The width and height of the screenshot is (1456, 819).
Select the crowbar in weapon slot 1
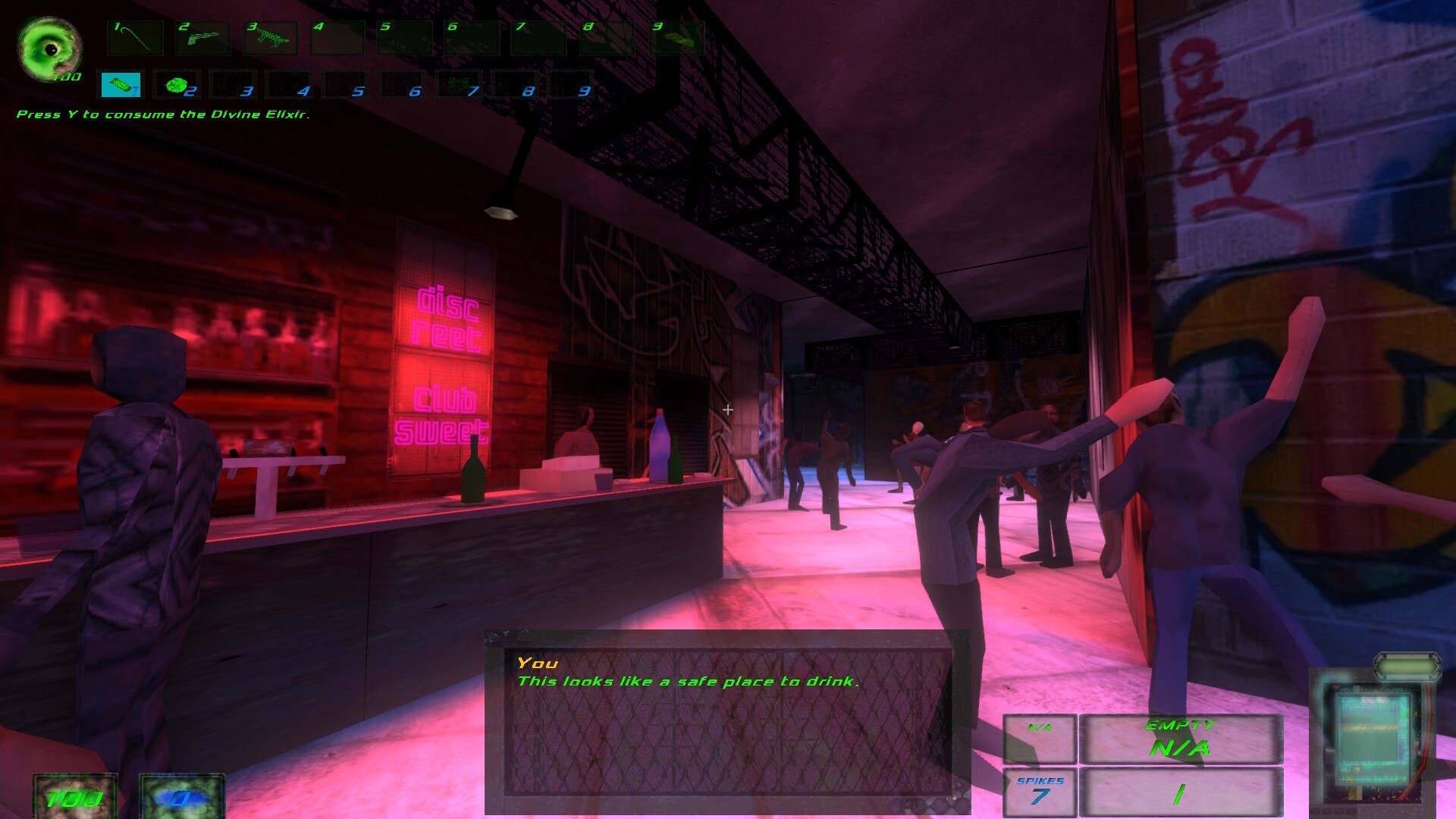click(136, 38)
